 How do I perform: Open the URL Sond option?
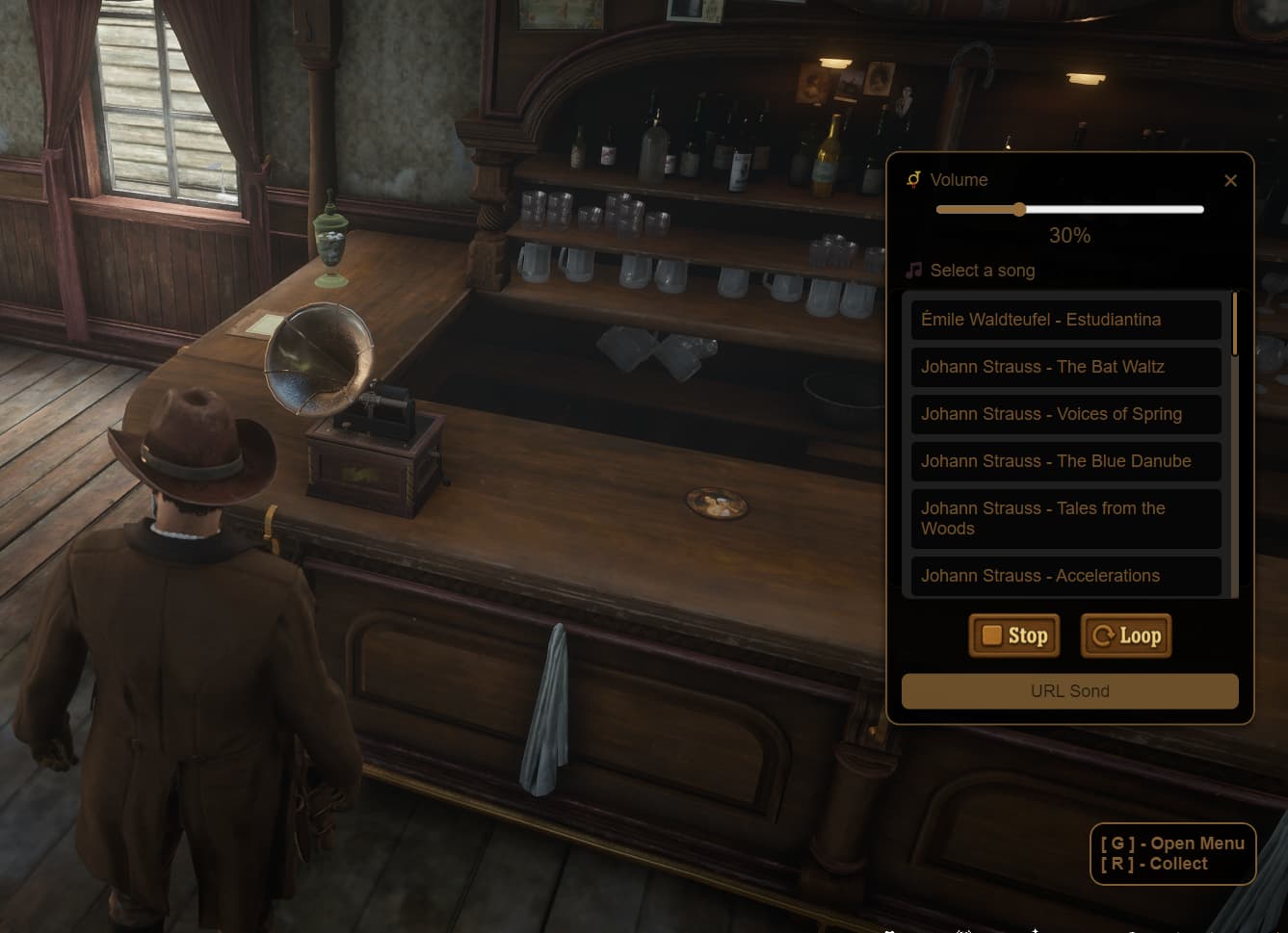coord(1069,691)
